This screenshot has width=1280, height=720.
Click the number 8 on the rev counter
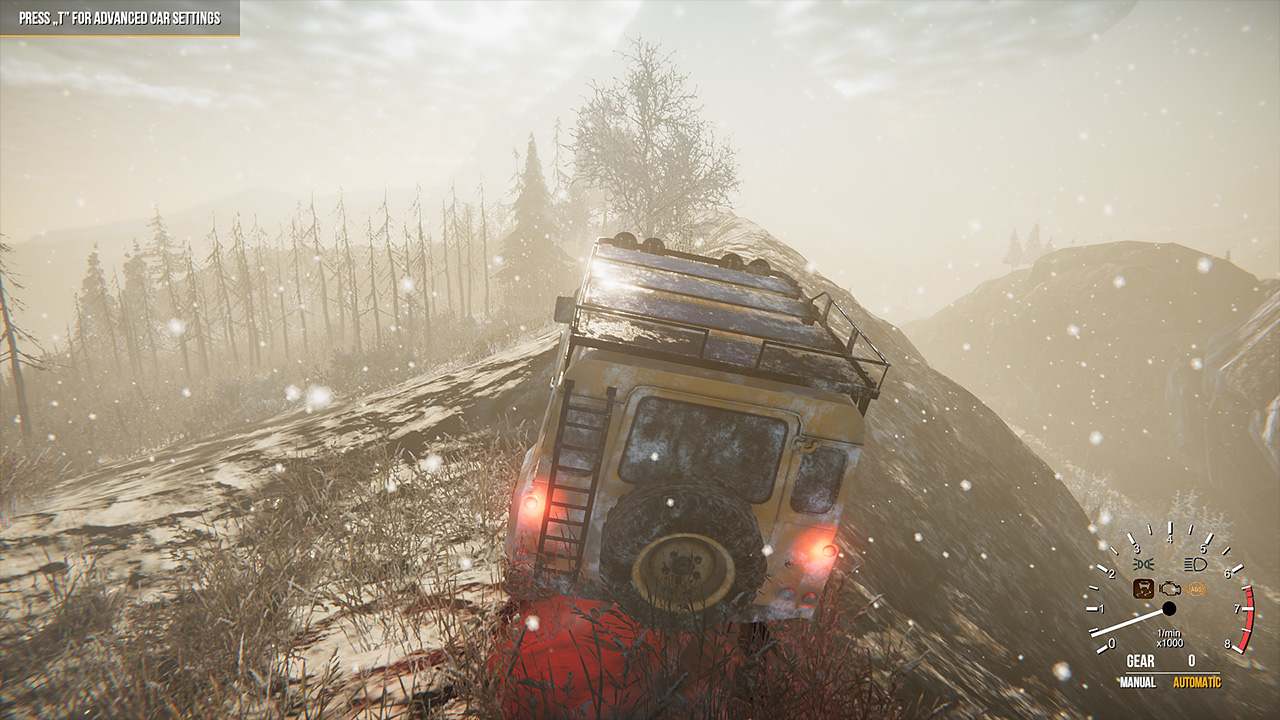click(x=1227, y=644)
